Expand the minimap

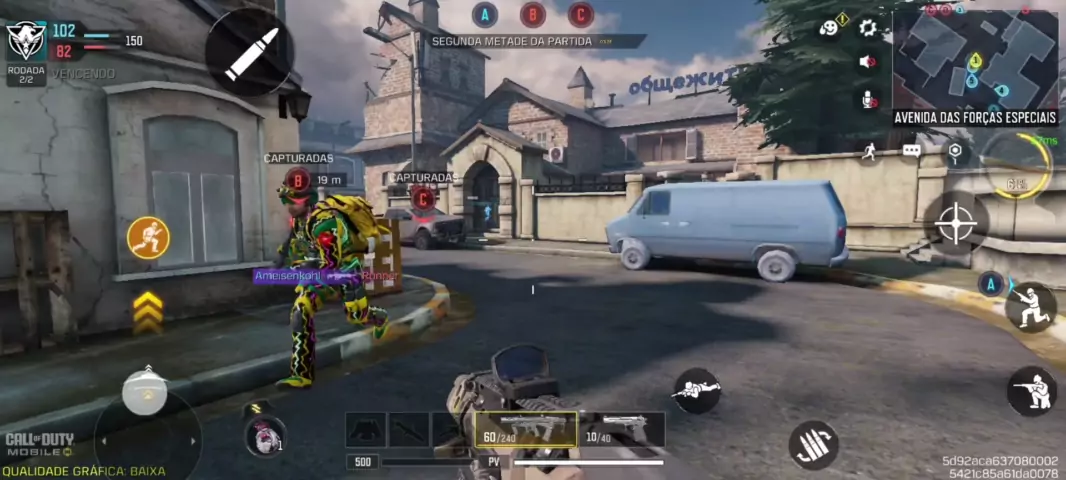(975, 60)
